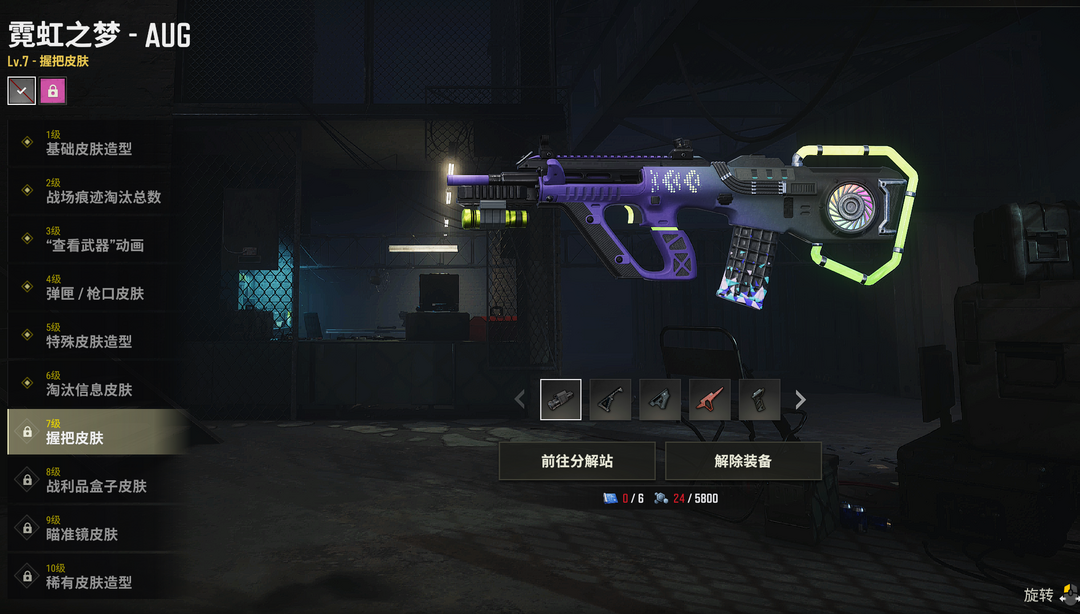This screenshot has width=1080, height=614.
Task: Show next attachments with right arrow
Action: [x=800, y=400]
